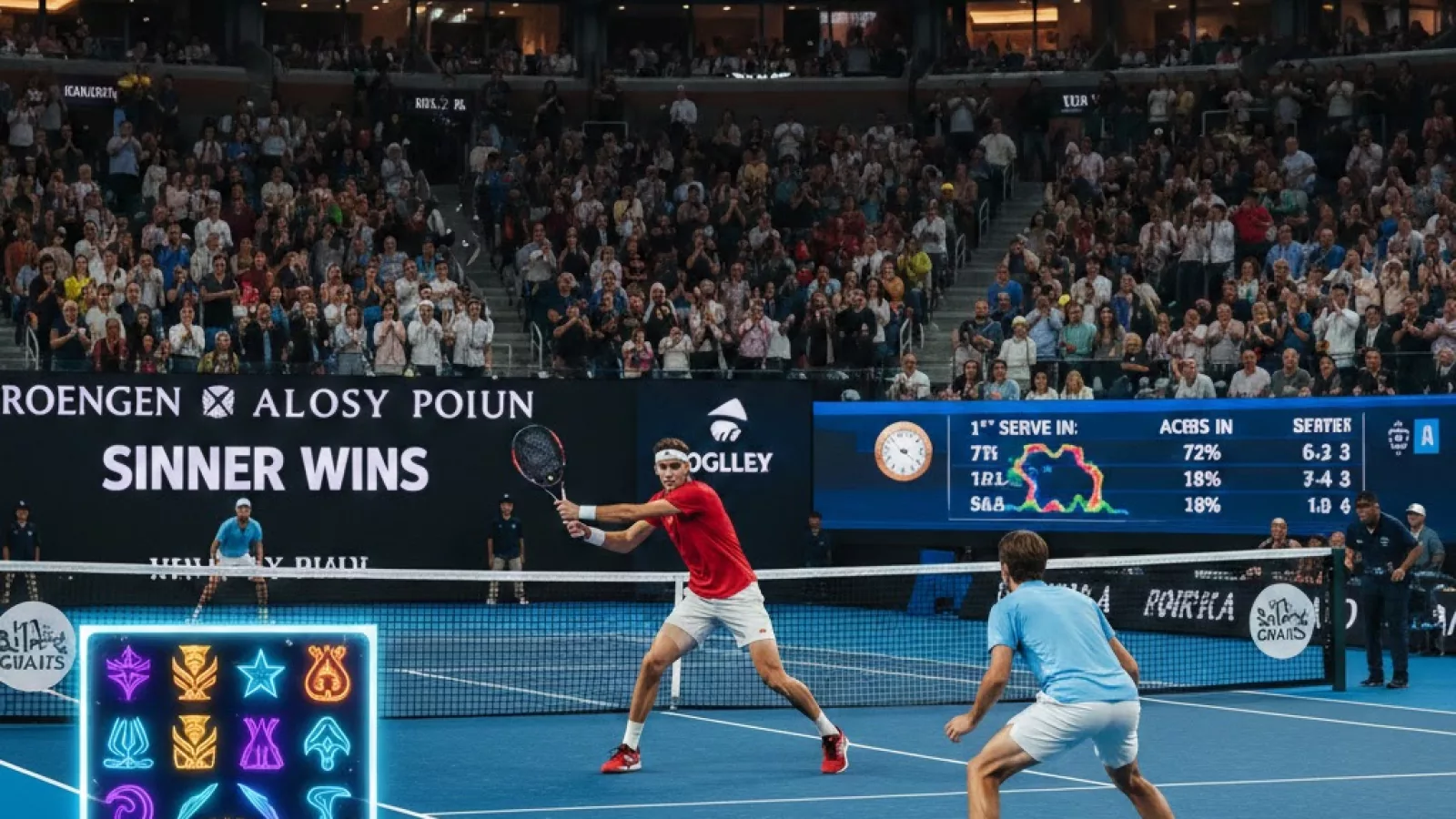The width and height of the screenshot is (1456, 819).
Task: Select the blue star symbol tile
Action: tap(260, 674)
